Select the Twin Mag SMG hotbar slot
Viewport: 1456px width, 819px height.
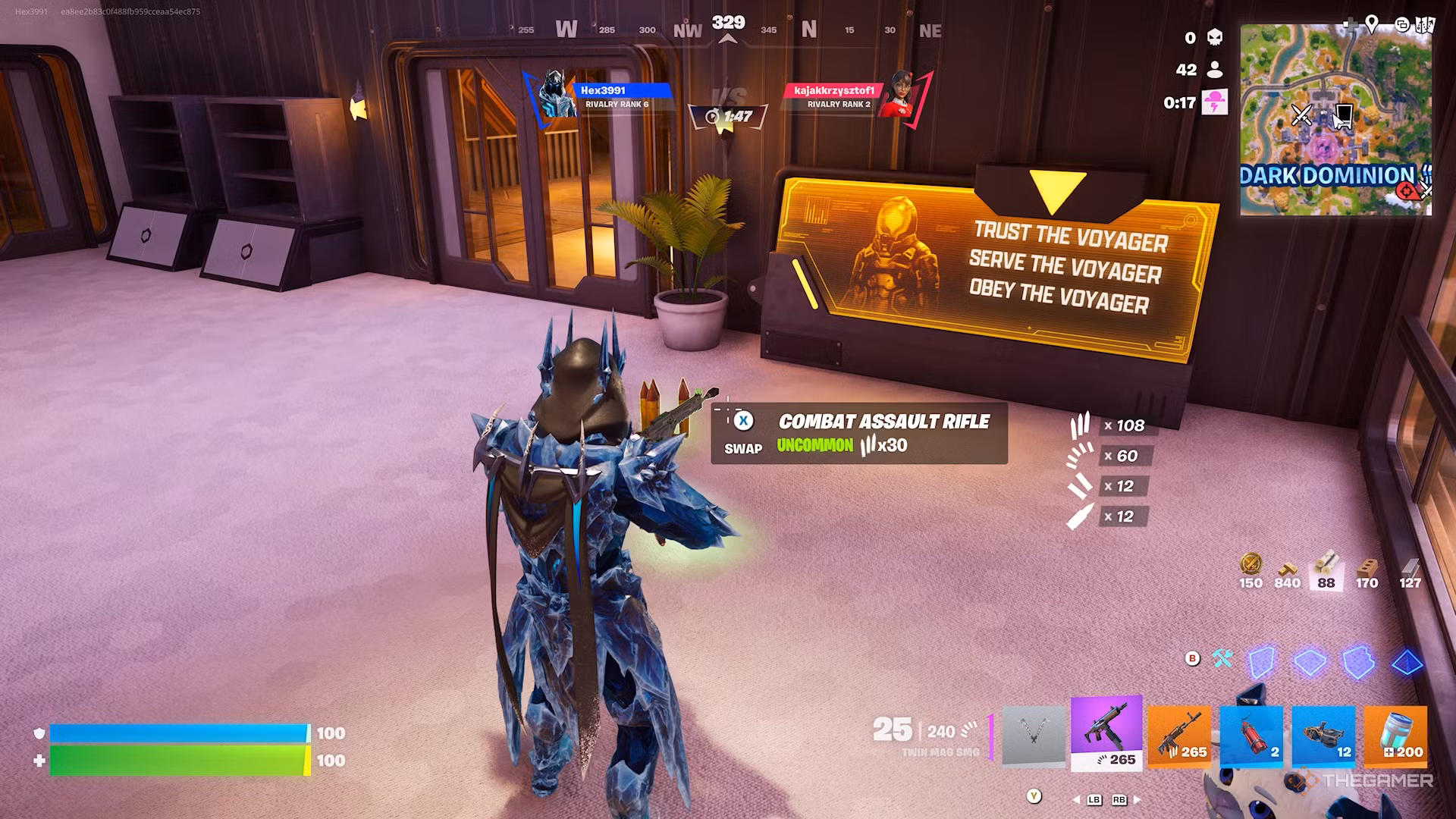(x=1106, y=733)
